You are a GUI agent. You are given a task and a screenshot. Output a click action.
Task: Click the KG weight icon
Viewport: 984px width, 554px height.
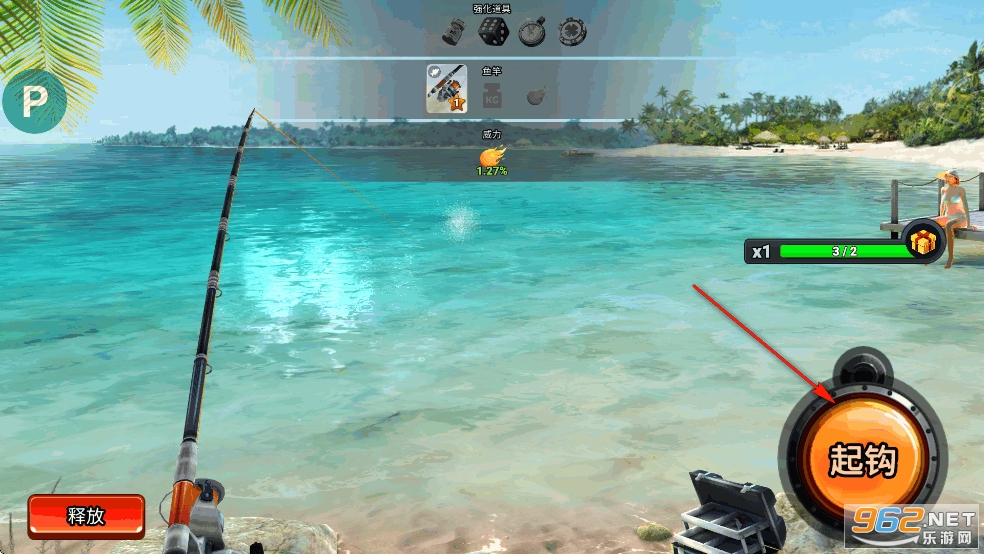[x=491, y=97]
